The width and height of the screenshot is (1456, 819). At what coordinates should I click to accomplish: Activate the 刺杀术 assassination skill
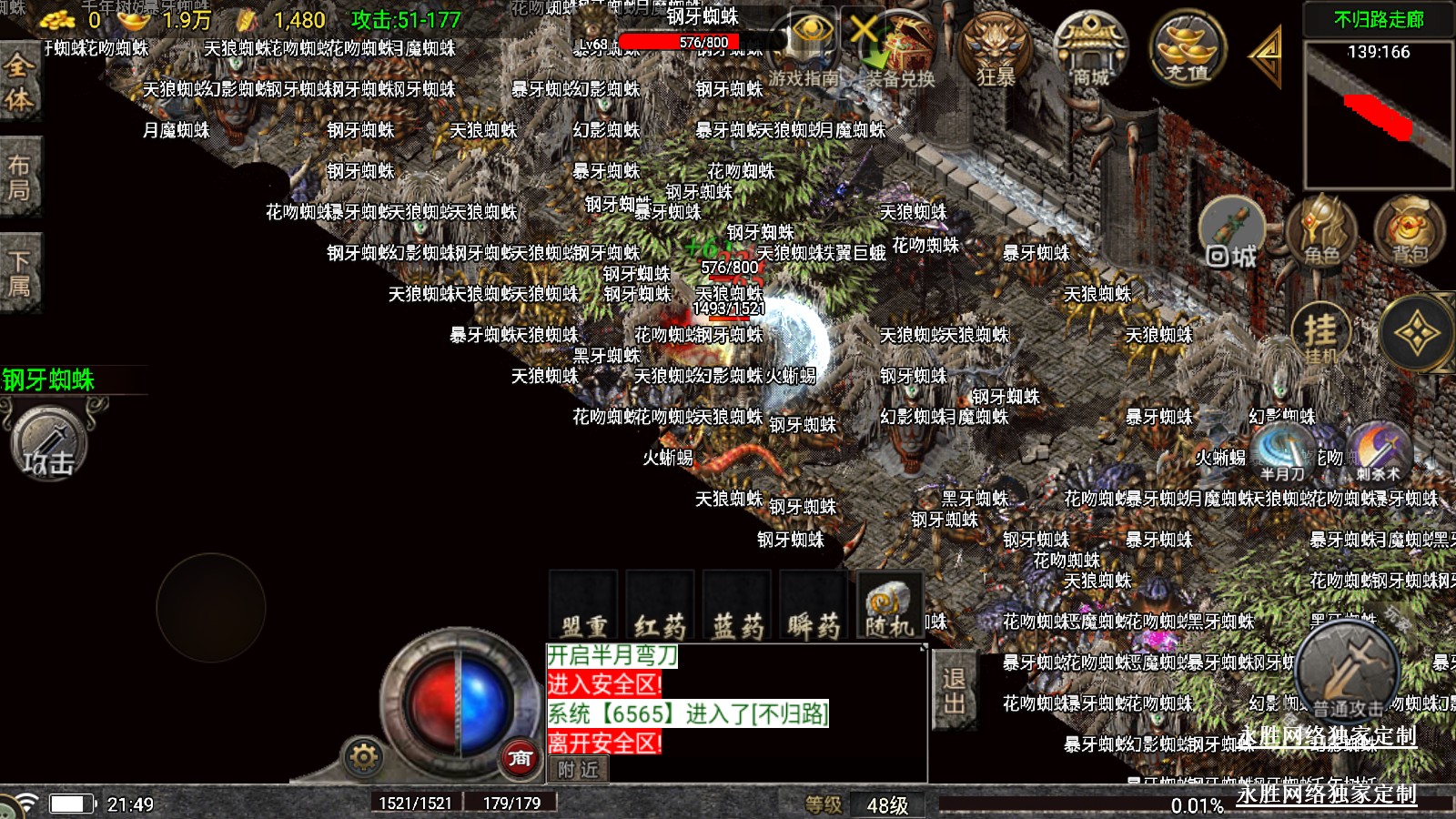click(x=1379, y=452)
